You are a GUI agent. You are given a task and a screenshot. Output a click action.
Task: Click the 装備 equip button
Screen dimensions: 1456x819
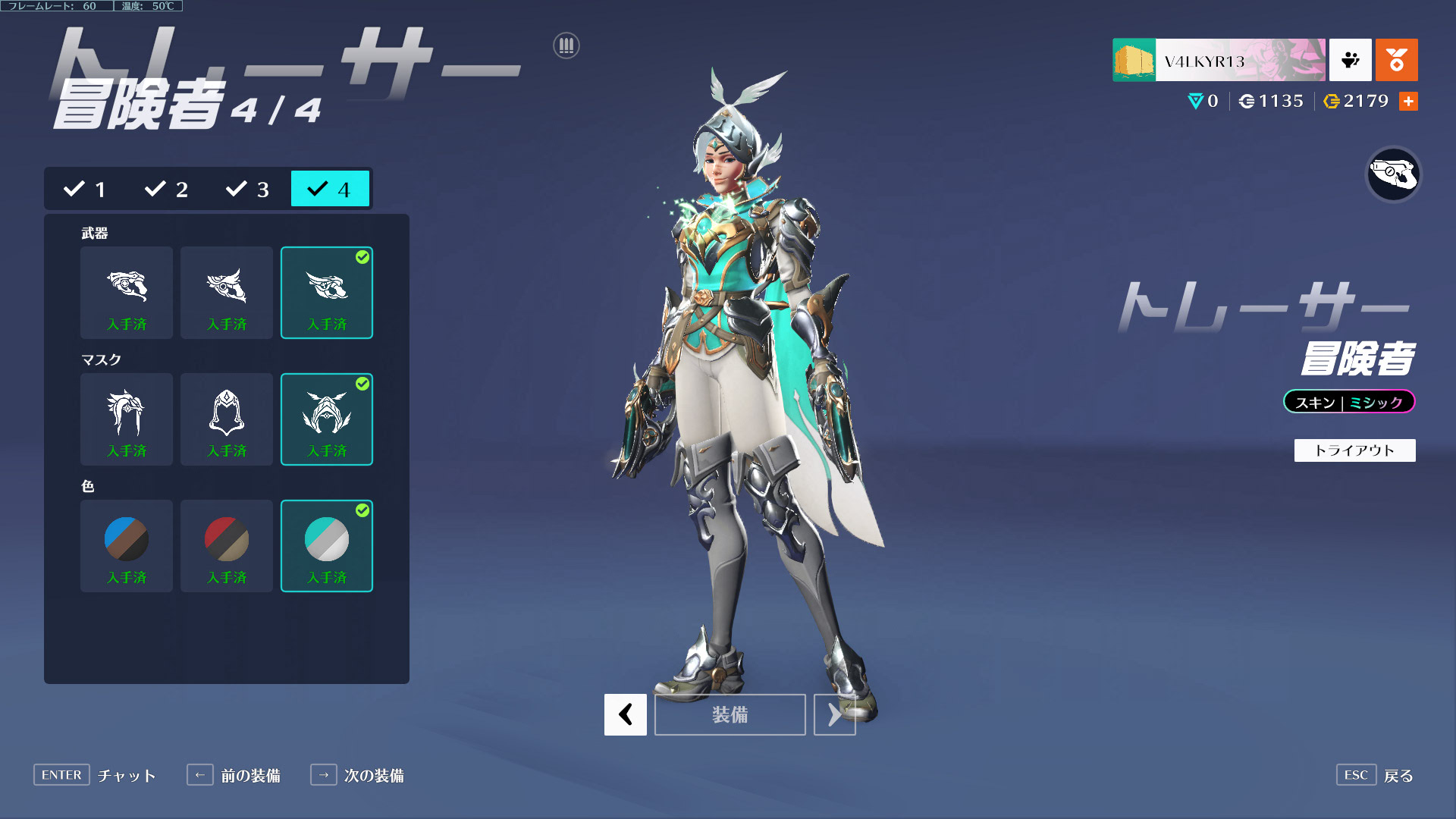pyautogui.click(x=730, y=714)
